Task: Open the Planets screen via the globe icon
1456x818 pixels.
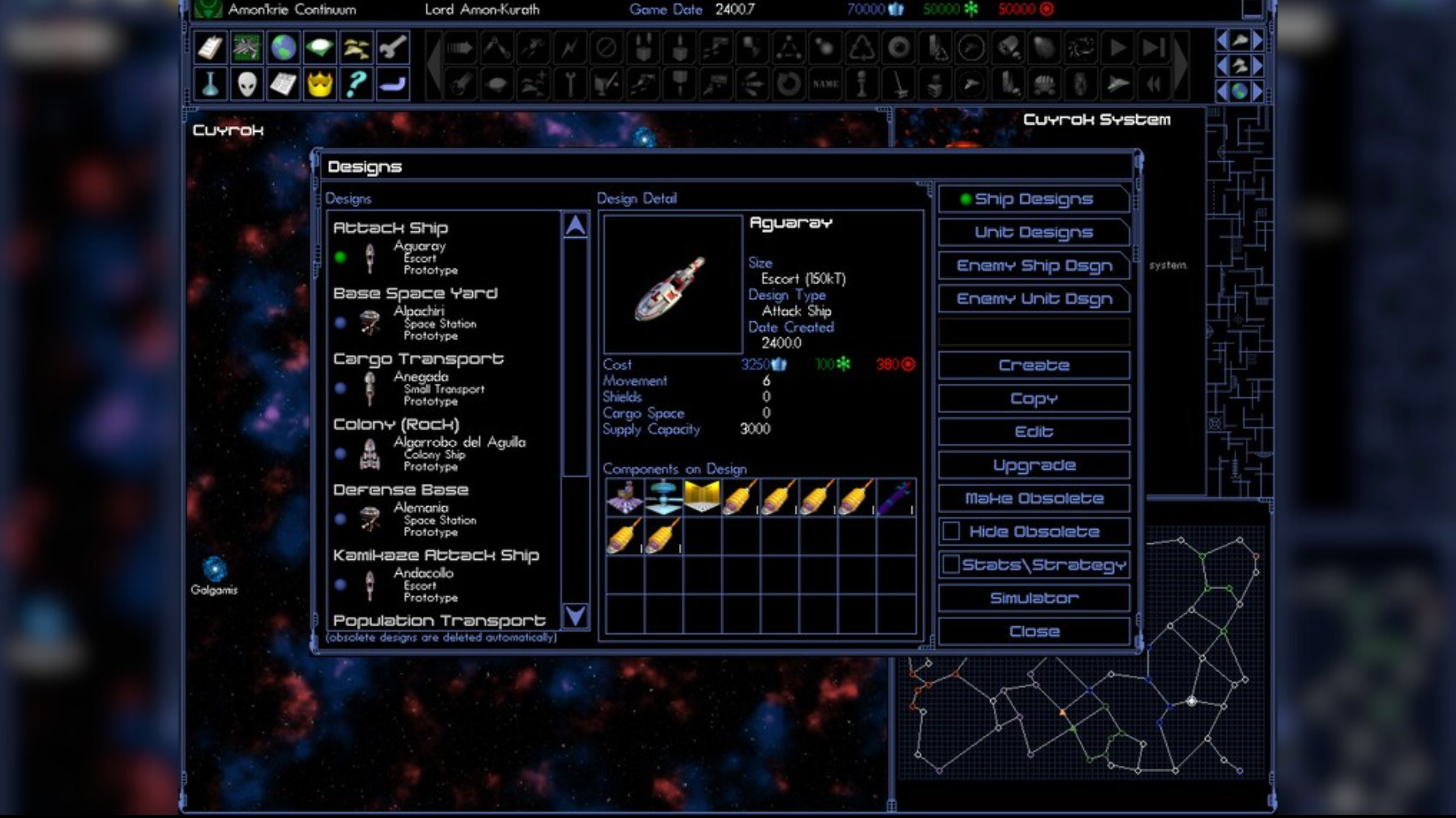Action: click(284, 47)
